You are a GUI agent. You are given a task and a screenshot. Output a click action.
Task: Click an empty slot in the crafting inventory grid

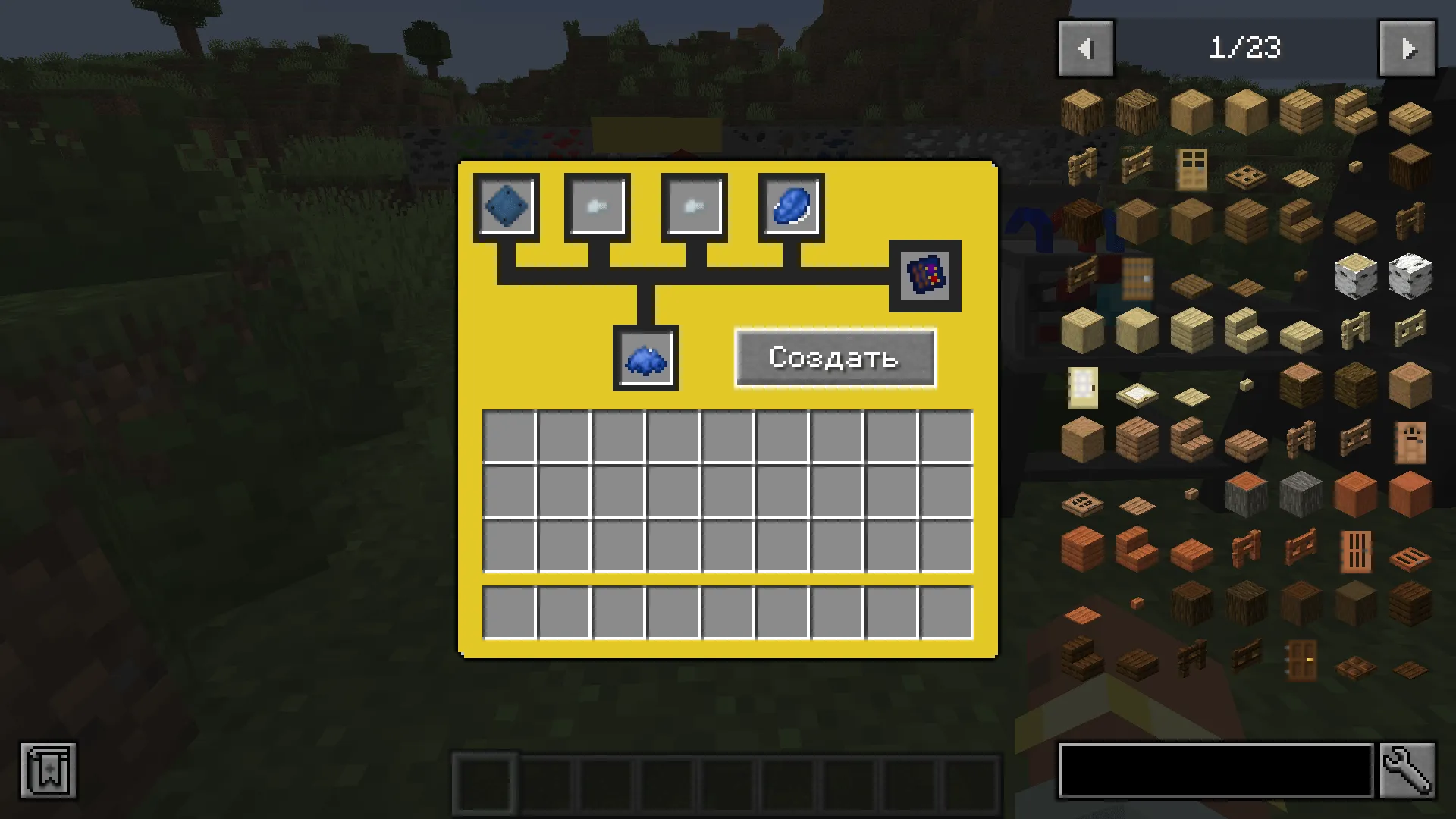tap(508, 438)
